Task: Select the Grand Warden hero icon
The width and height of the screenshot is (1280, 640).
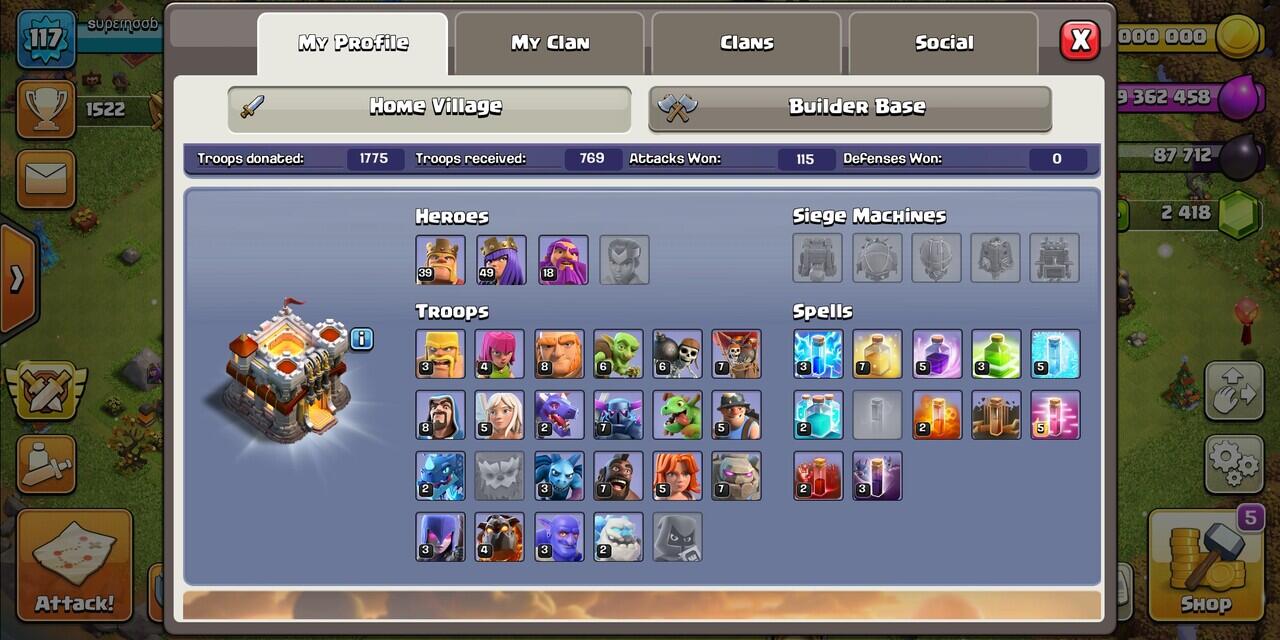Action: (x=563, y=260)
